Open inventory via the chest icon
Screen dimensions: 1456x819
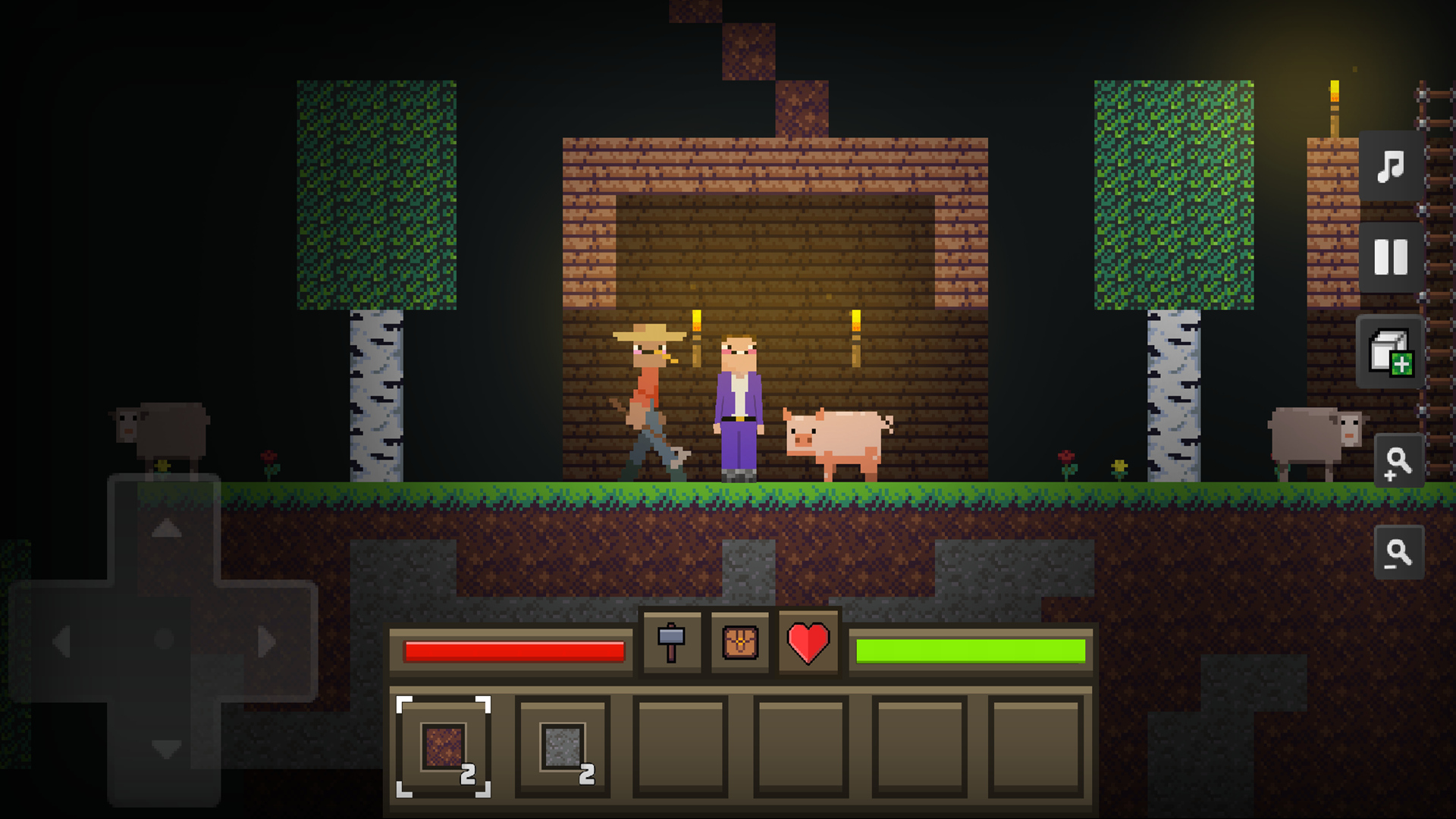739,643
